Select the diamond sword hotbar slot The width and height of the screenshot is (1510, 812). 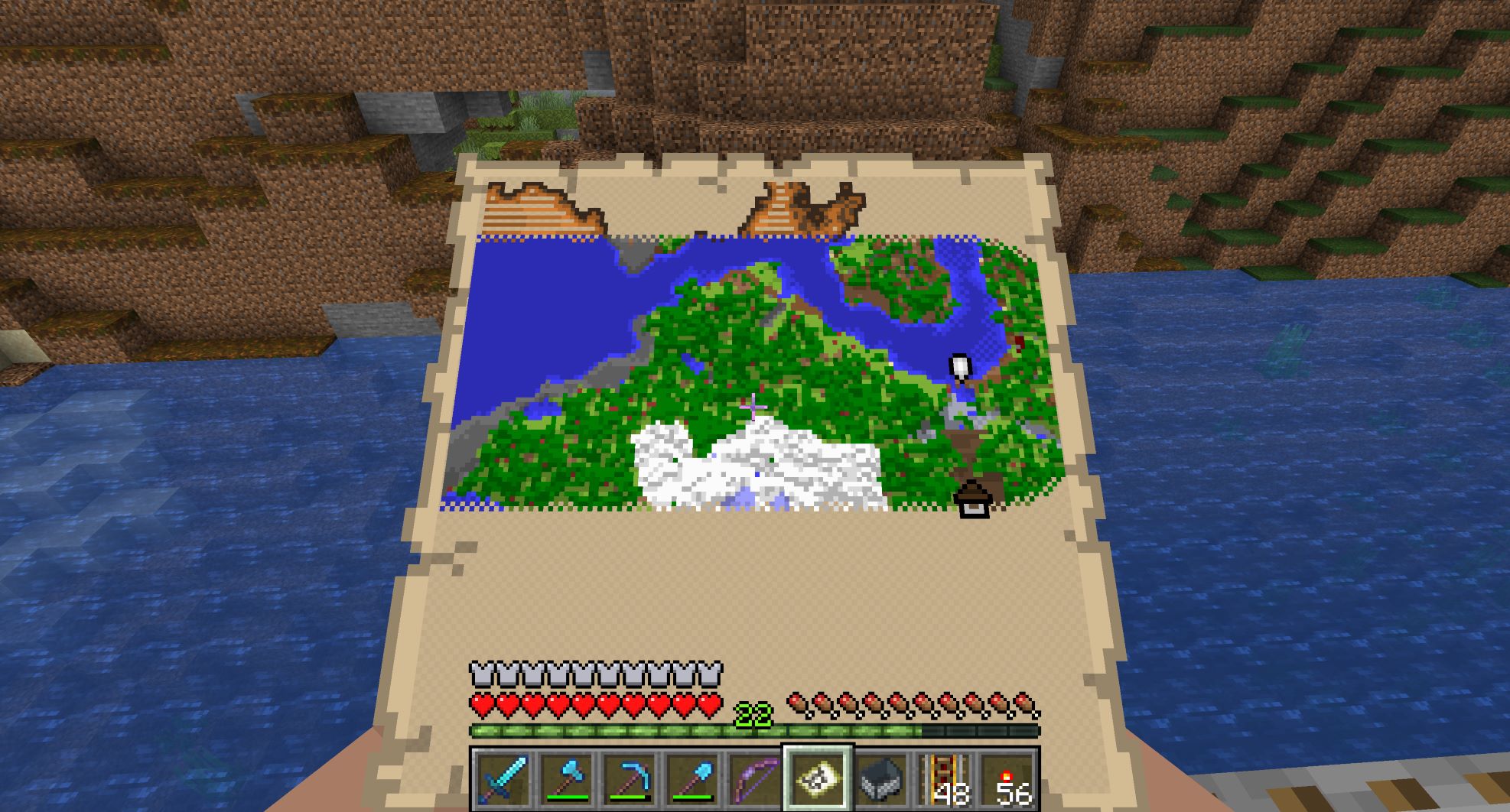501,779
